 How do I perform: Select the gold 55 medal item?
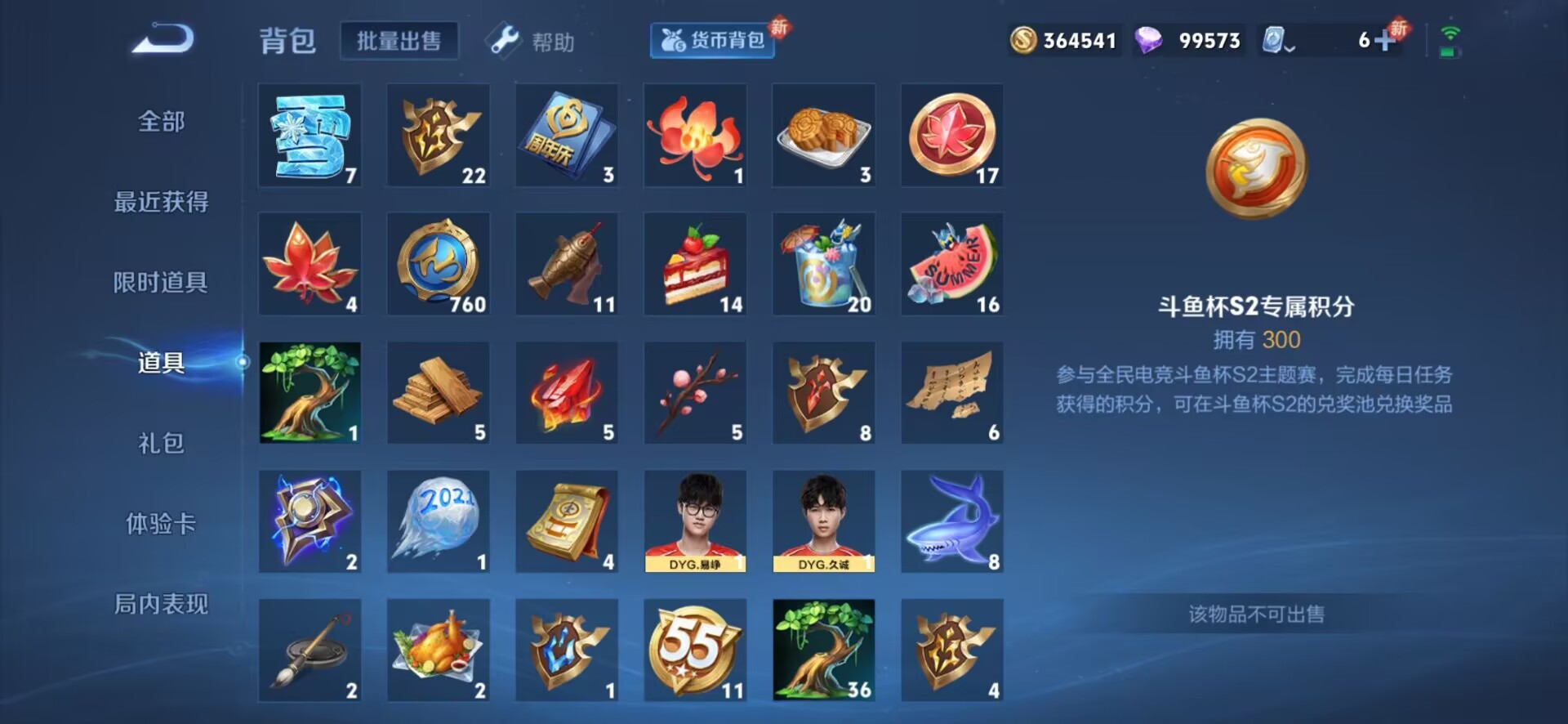pos(695,650)
